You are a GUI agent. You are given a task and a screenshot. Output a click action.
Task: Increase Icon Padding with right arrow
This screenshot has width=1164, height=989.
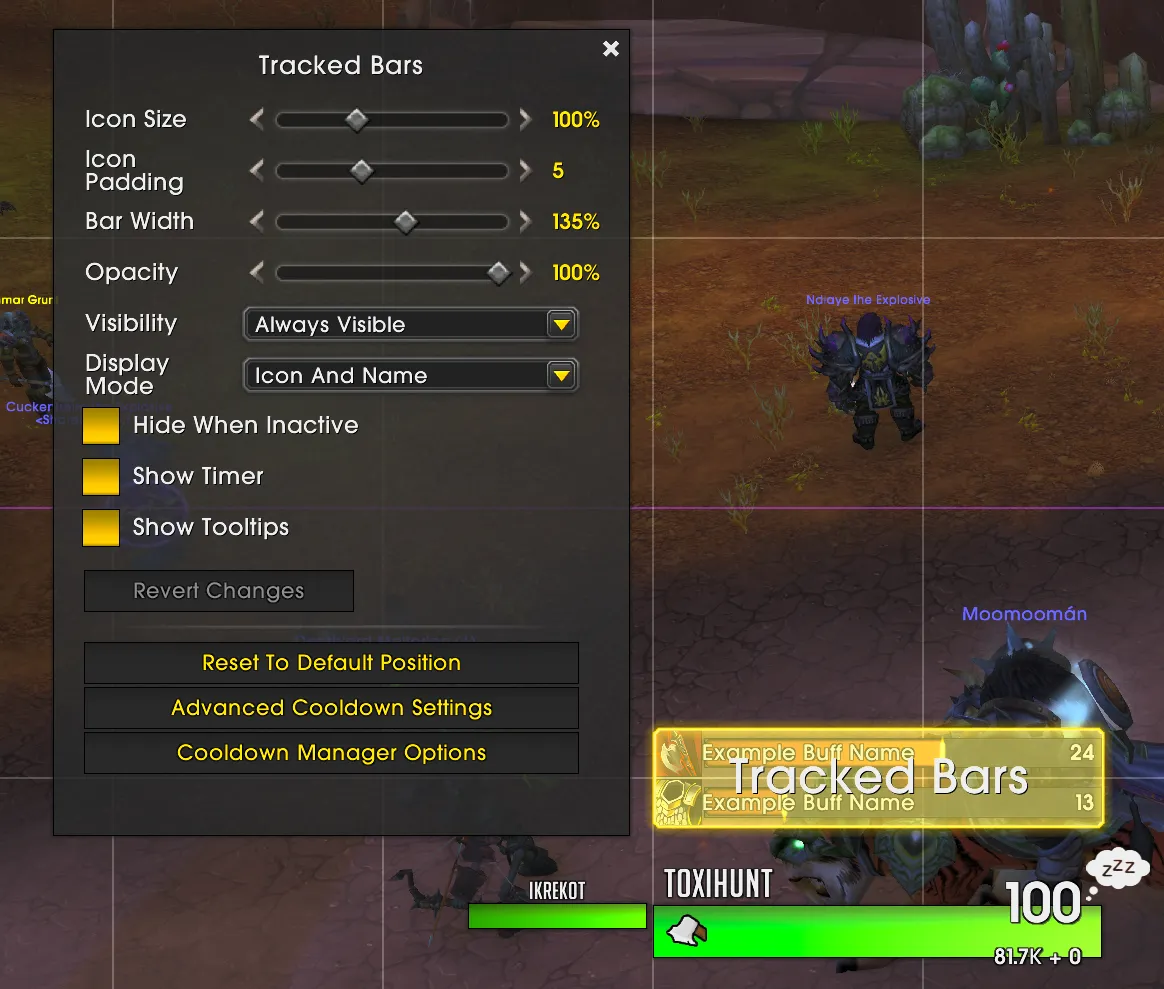click(x=525, y=171)
